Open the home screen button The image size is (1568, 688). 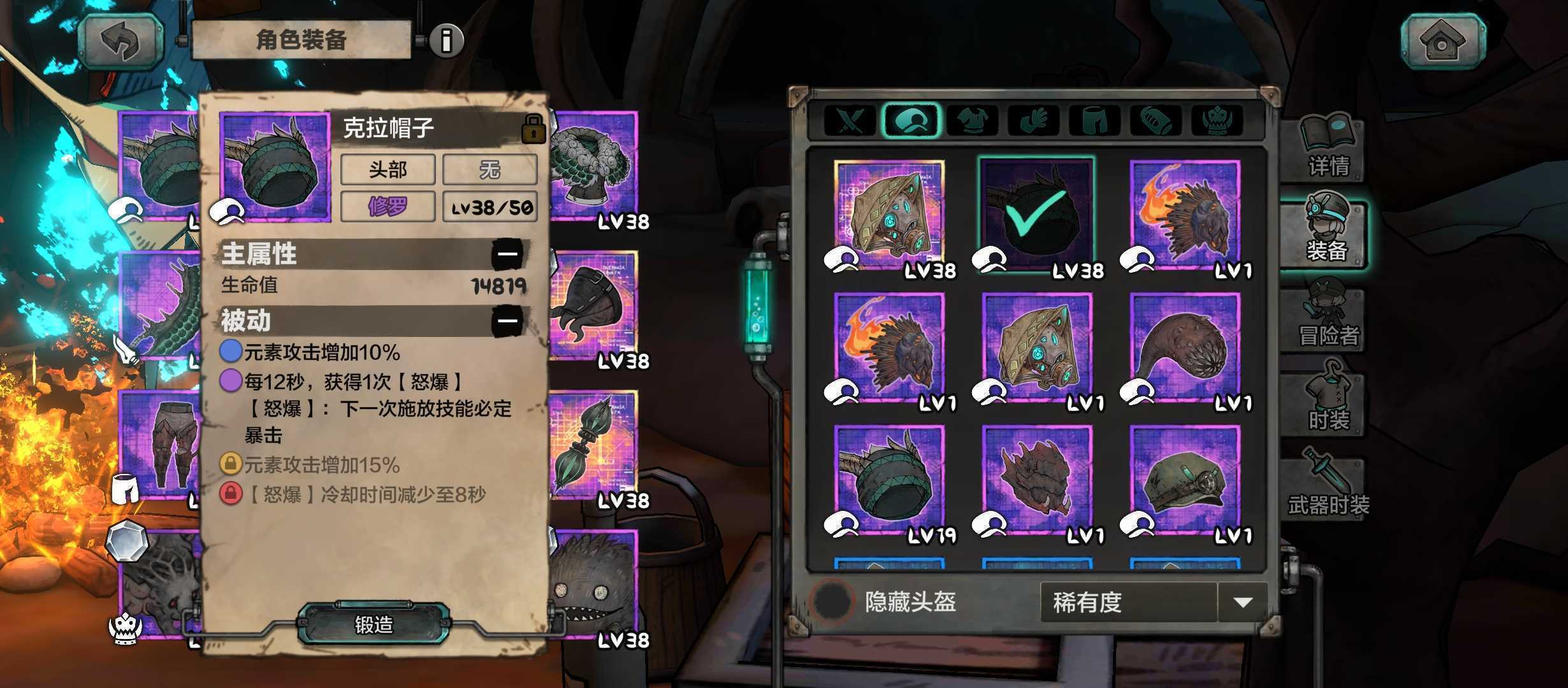tap(1442, 41)
